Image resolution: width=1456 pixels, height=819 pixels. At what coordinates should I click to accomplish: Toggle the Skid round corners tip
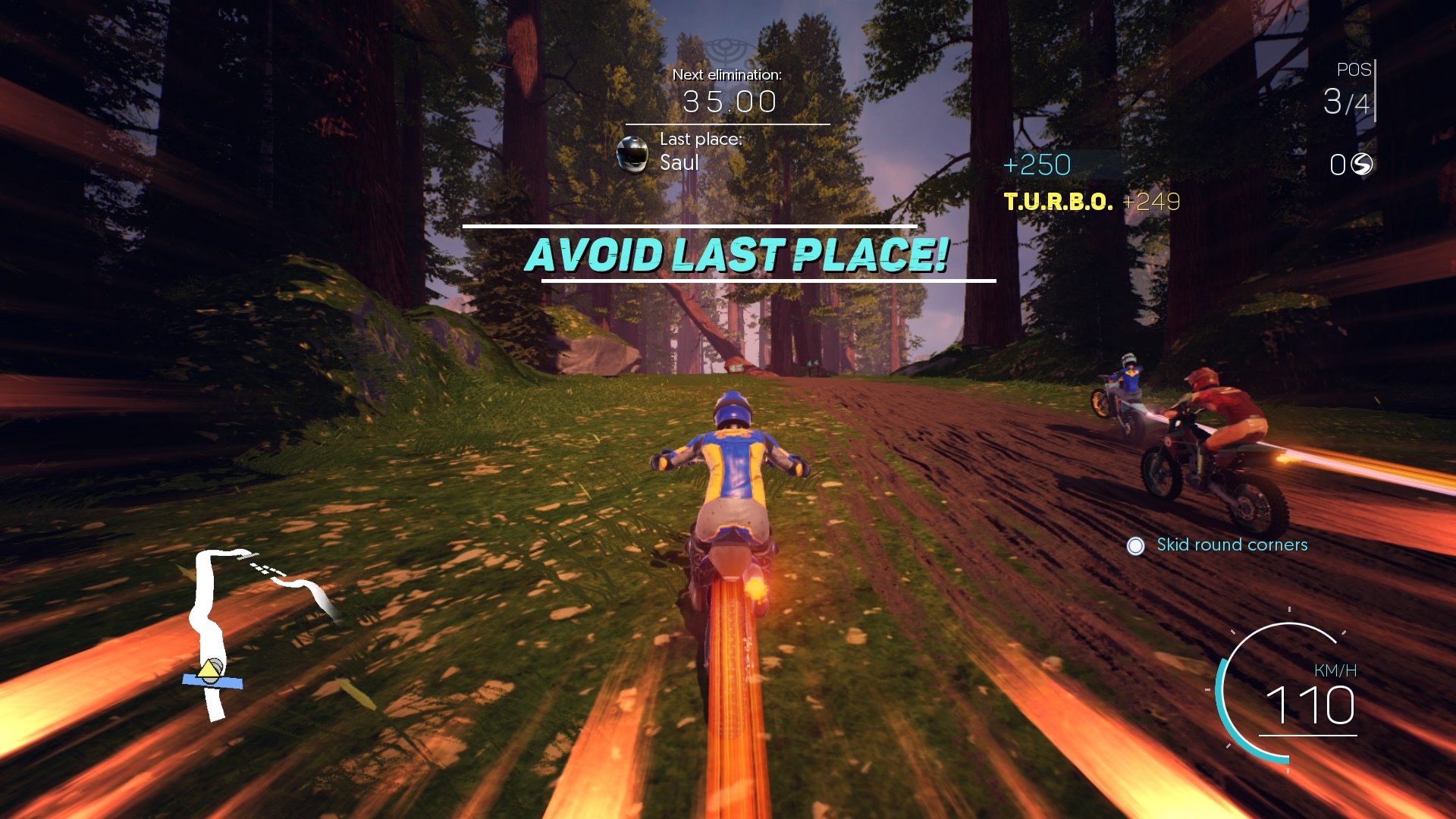coord(1232,544)
